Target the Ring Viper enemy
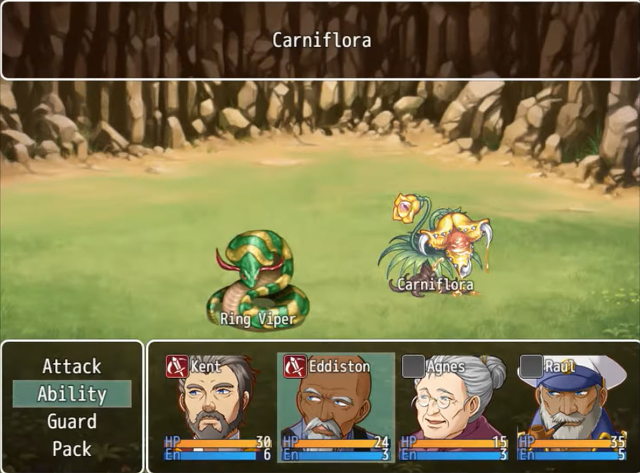The height and width of the screenshot is (473, 640). coord(257,277)
